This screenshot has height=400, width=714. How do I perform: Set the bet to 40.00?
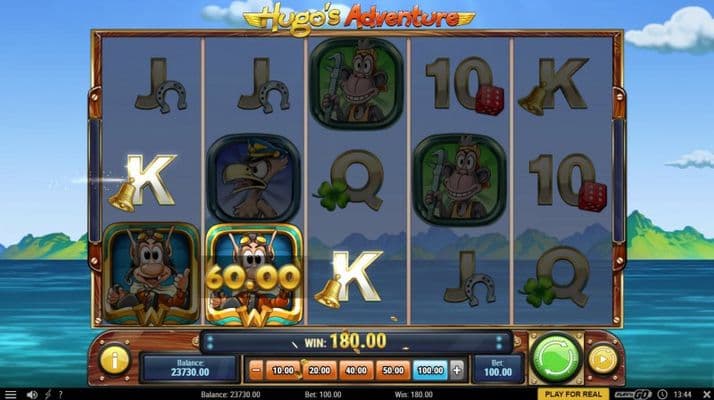(356, 369)
